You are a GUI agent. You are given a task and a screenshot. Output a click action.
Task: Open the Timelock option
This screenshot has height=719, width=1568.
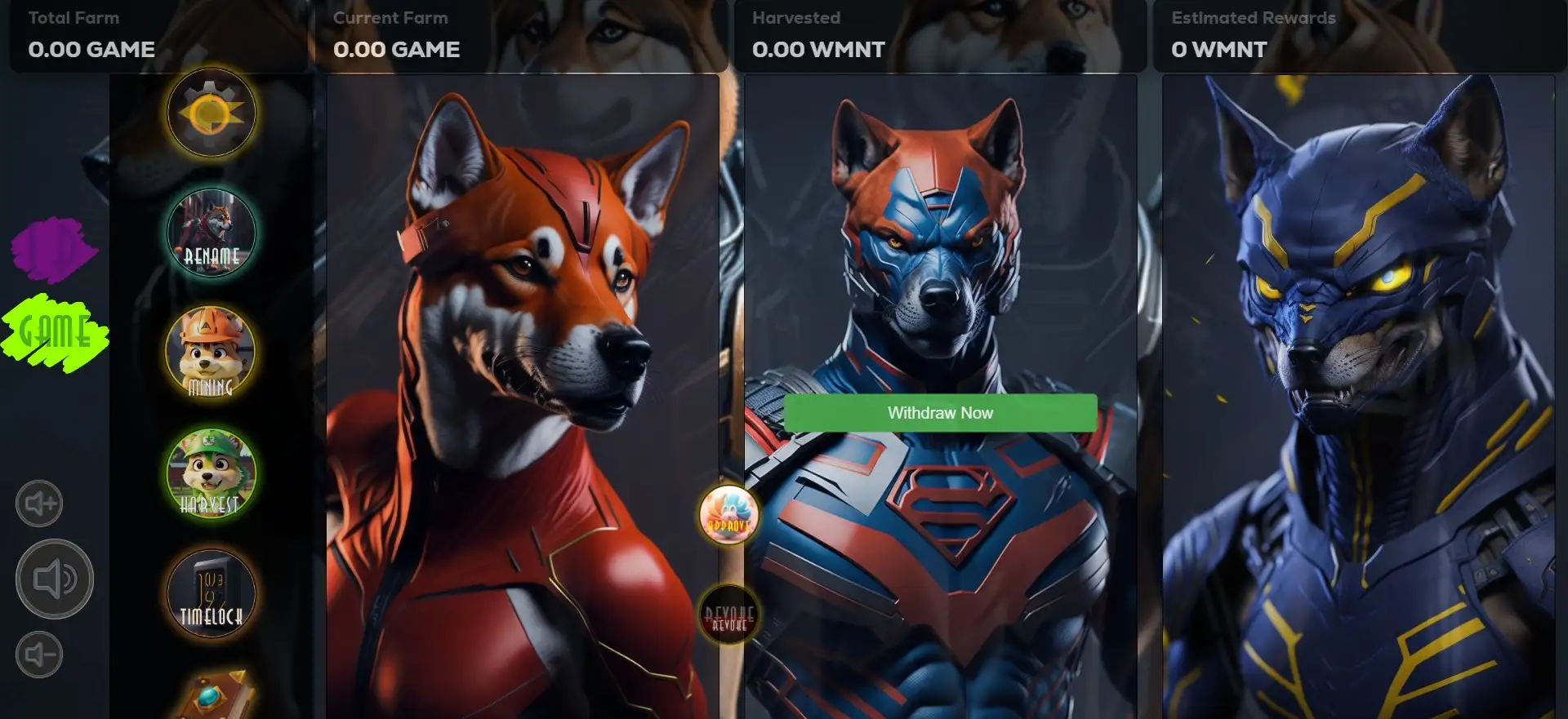(212, 593)
